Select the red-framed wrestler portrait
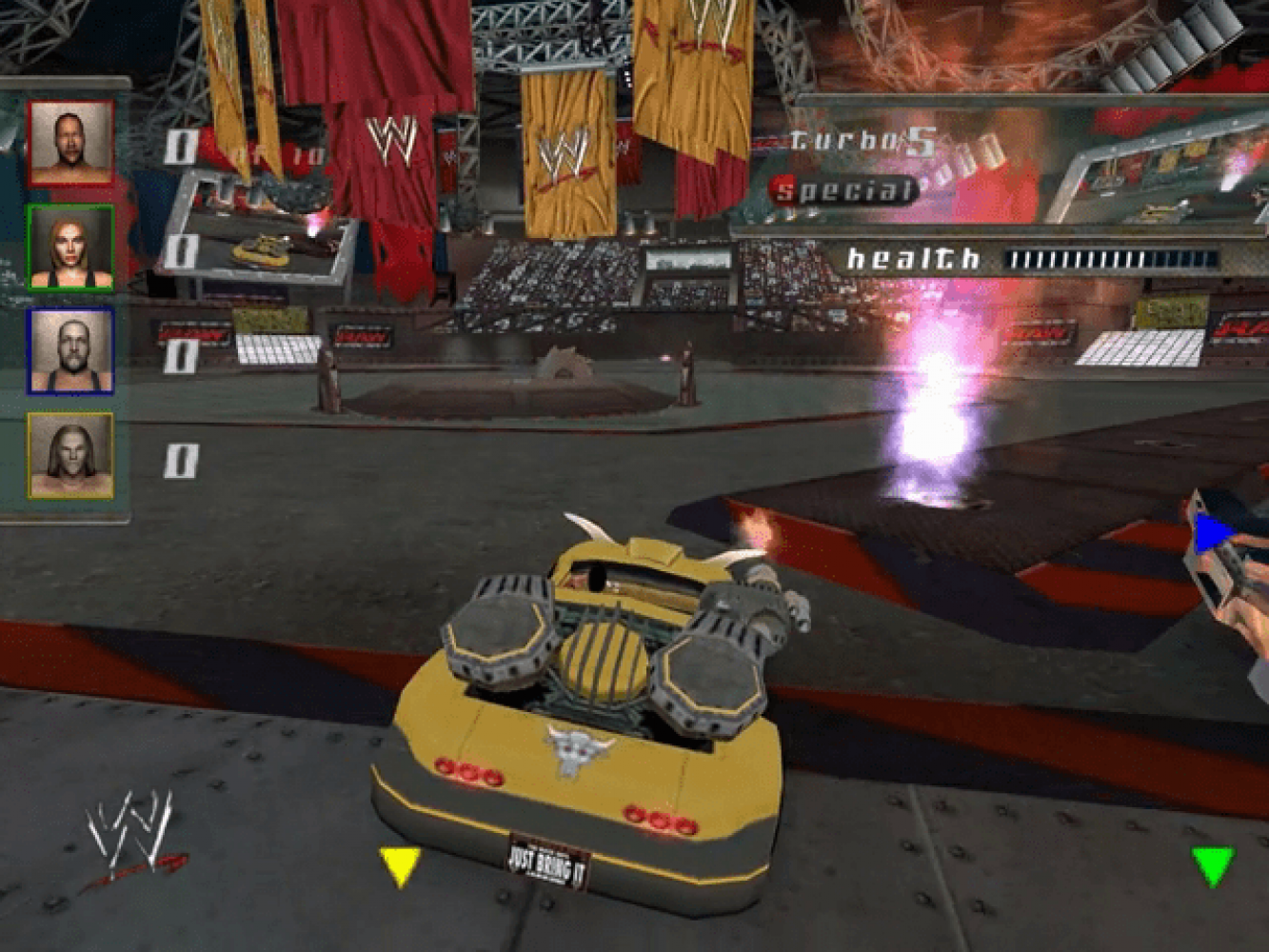Viewport: 1269px width, 952px height. (70, 143)
